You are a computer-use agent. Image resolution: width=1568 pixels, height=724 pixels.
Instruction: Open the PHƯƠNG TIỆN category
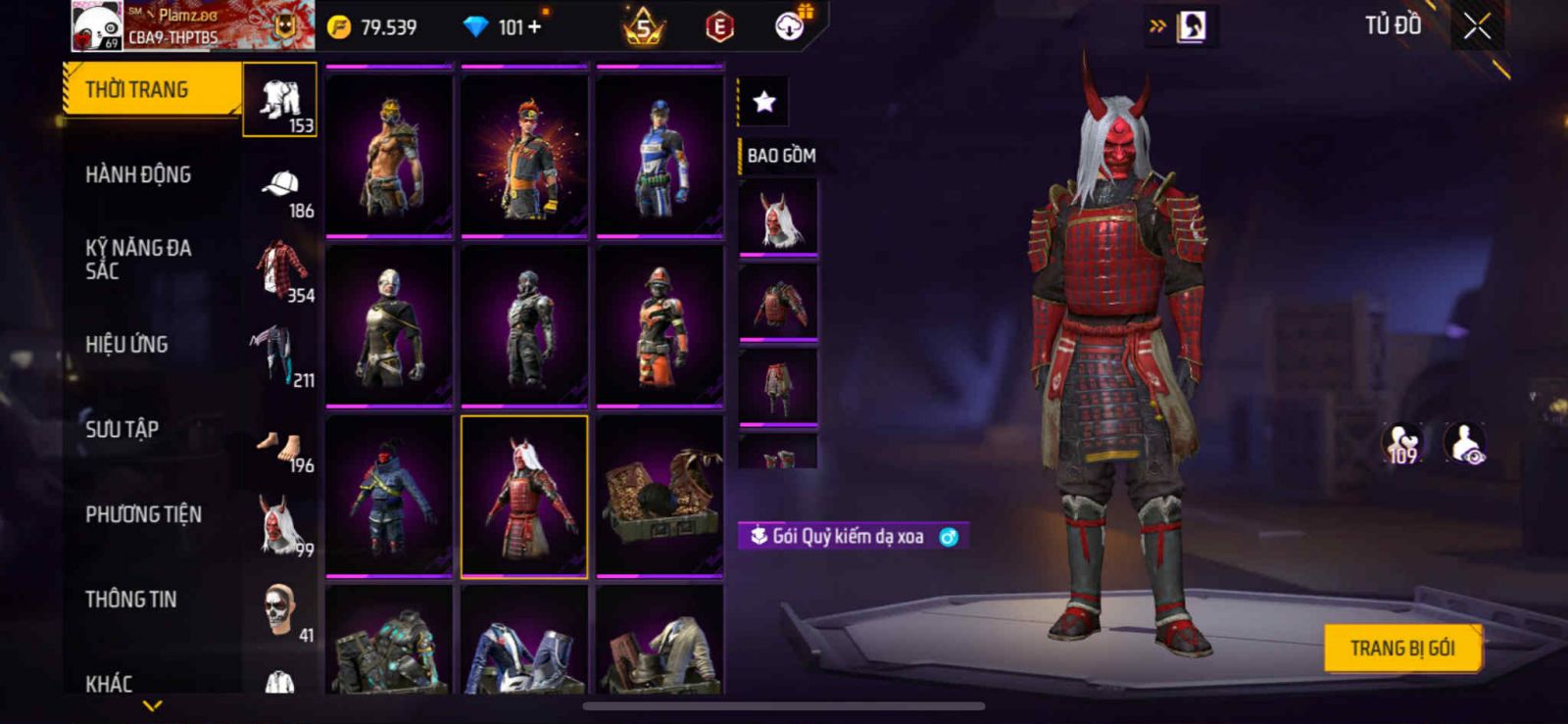(143, 514)
